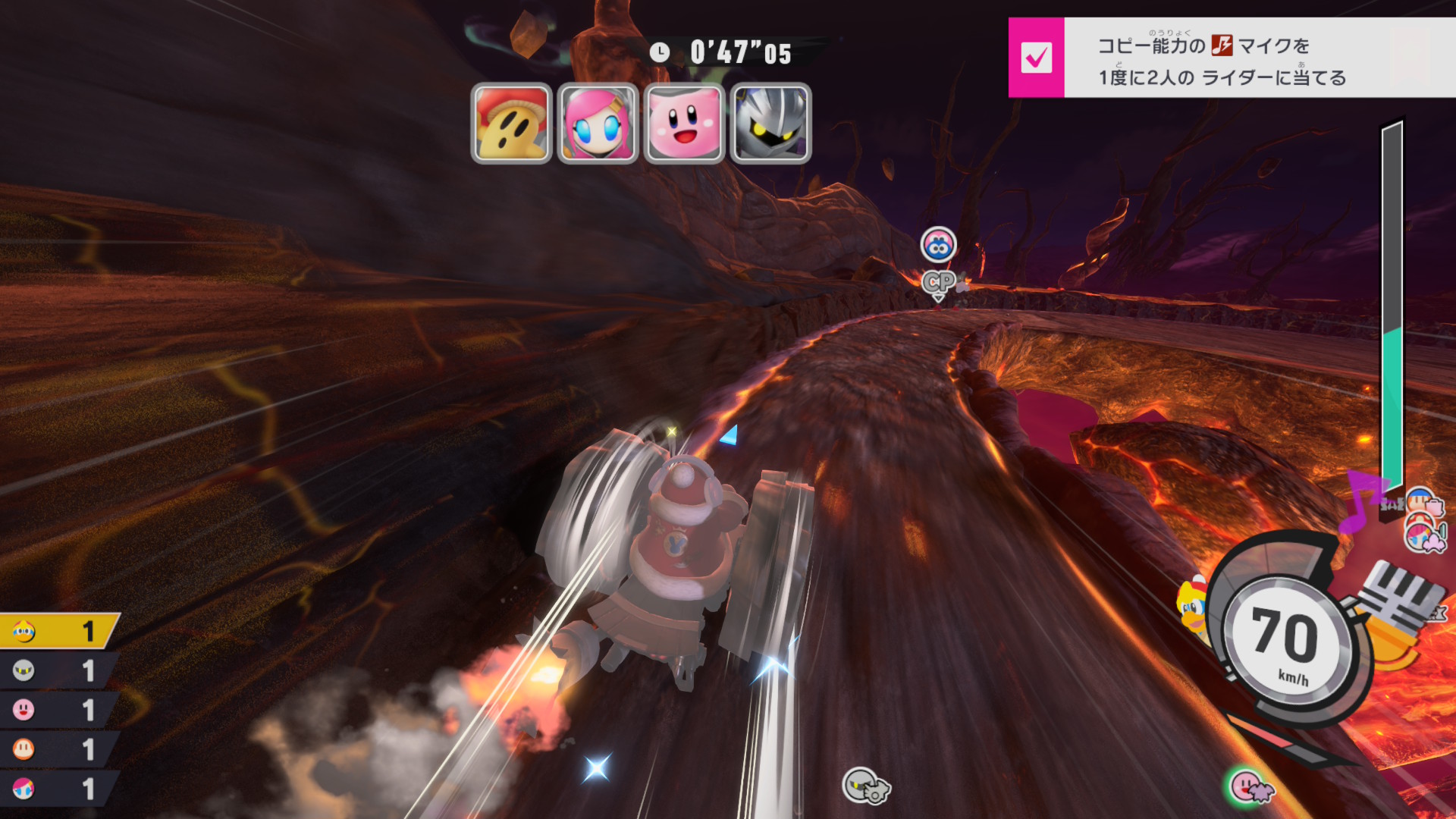Click the Kirby rider indicator with green ring
Screen dimensions: 1456x819
tap(1247, 786)
